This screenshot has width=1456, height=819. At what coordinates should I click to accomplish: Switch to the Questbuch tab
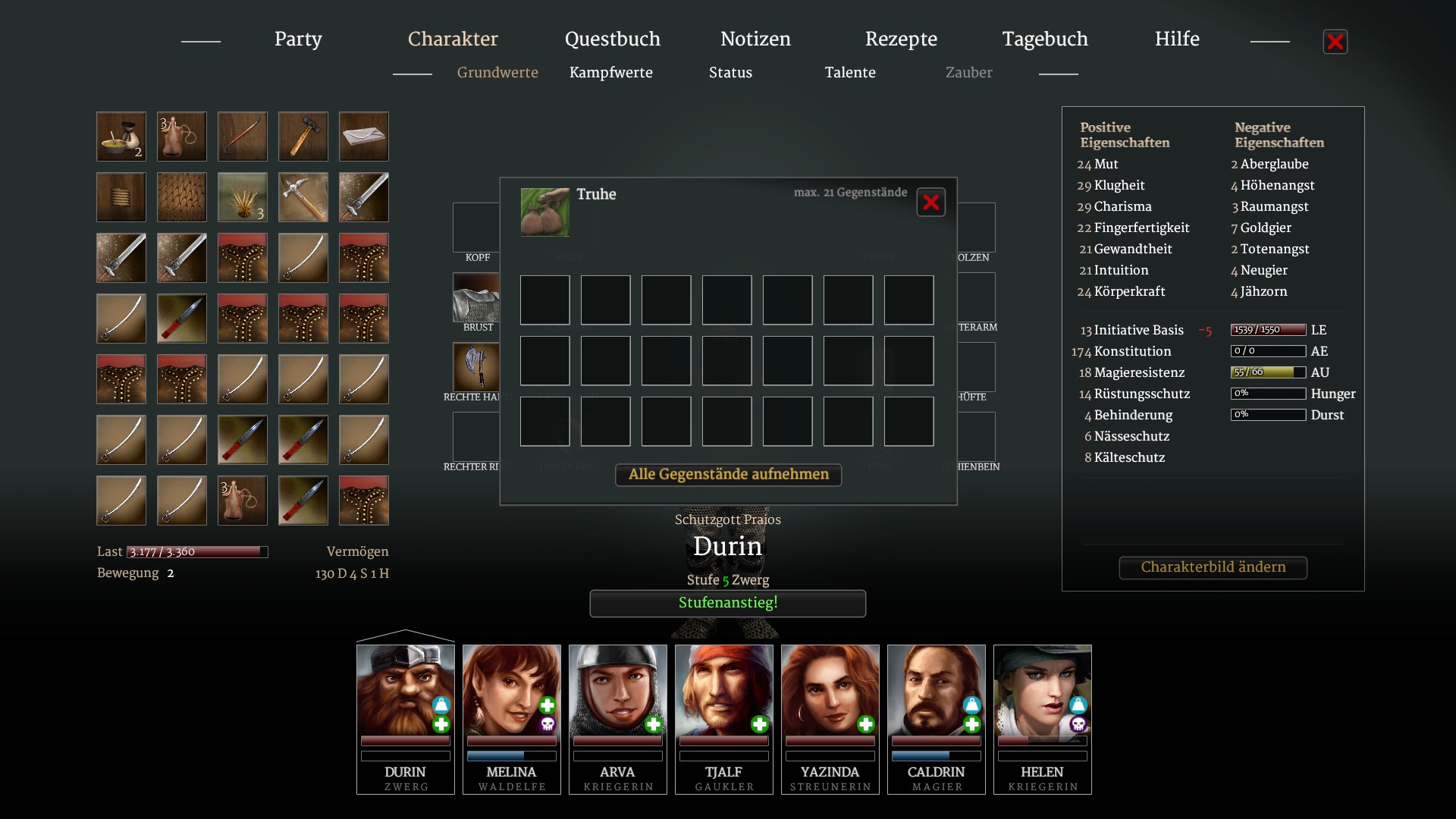pyautogui.click(x=612, y=39)
